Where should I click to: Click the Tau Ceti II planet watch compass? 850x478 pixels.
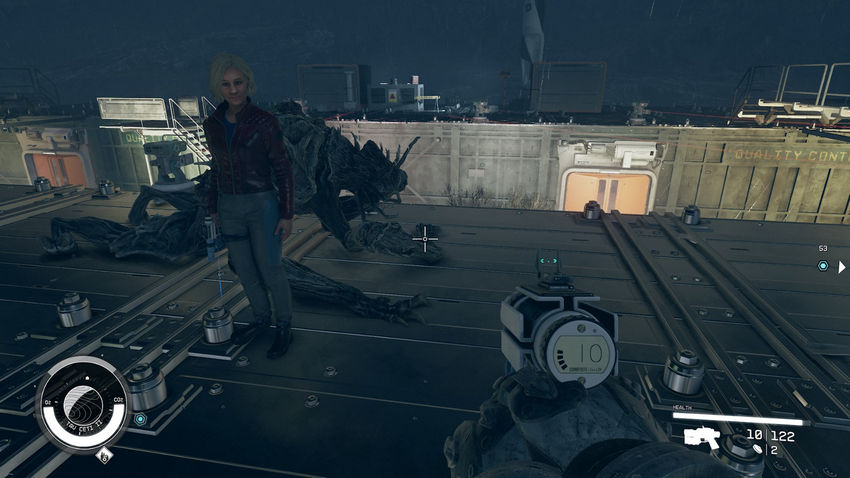[82, 405]
